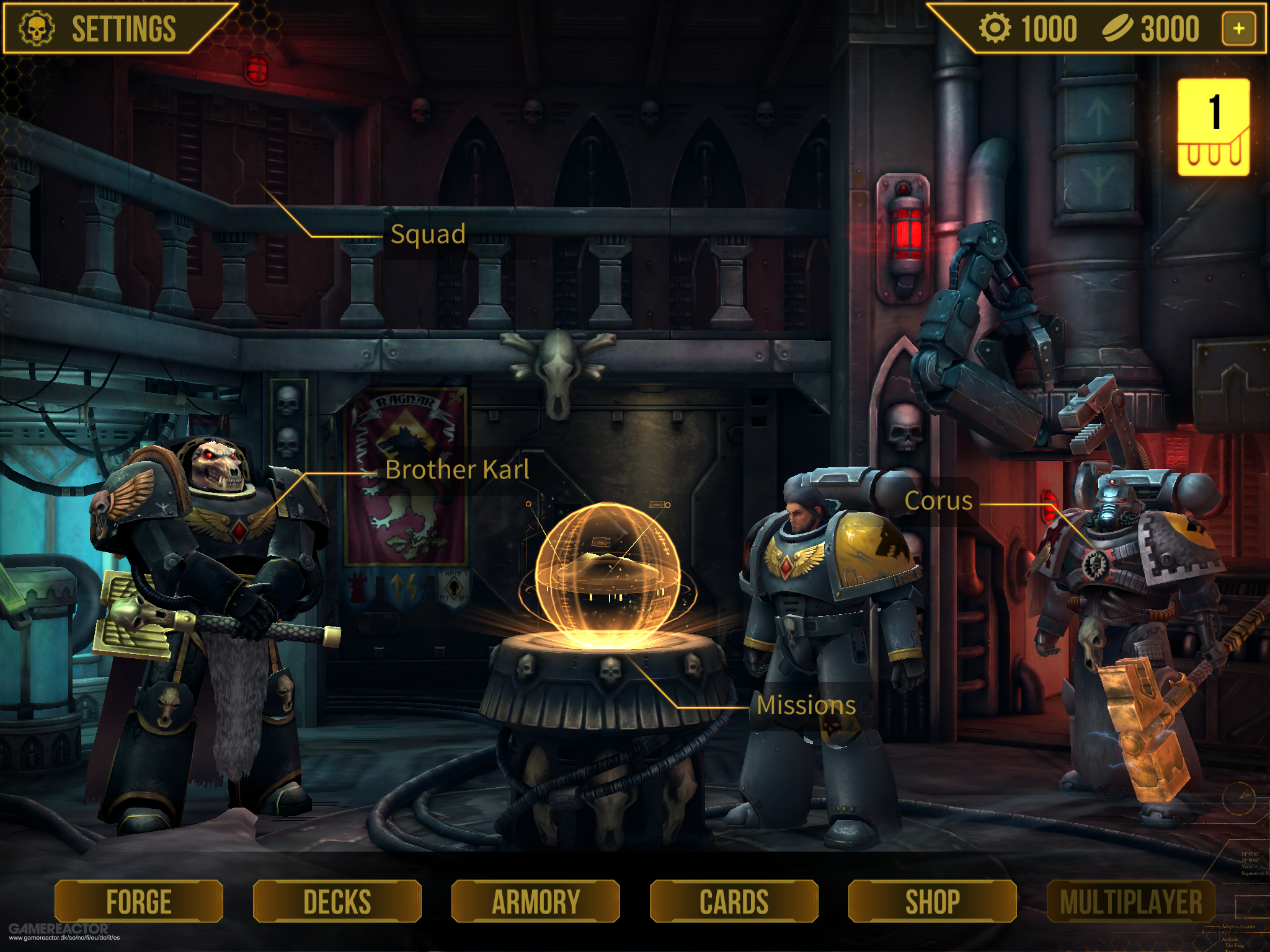Open the Squad label
Image resolution: width=1270 pixels, height=952 pixels.
pos(428,234)
